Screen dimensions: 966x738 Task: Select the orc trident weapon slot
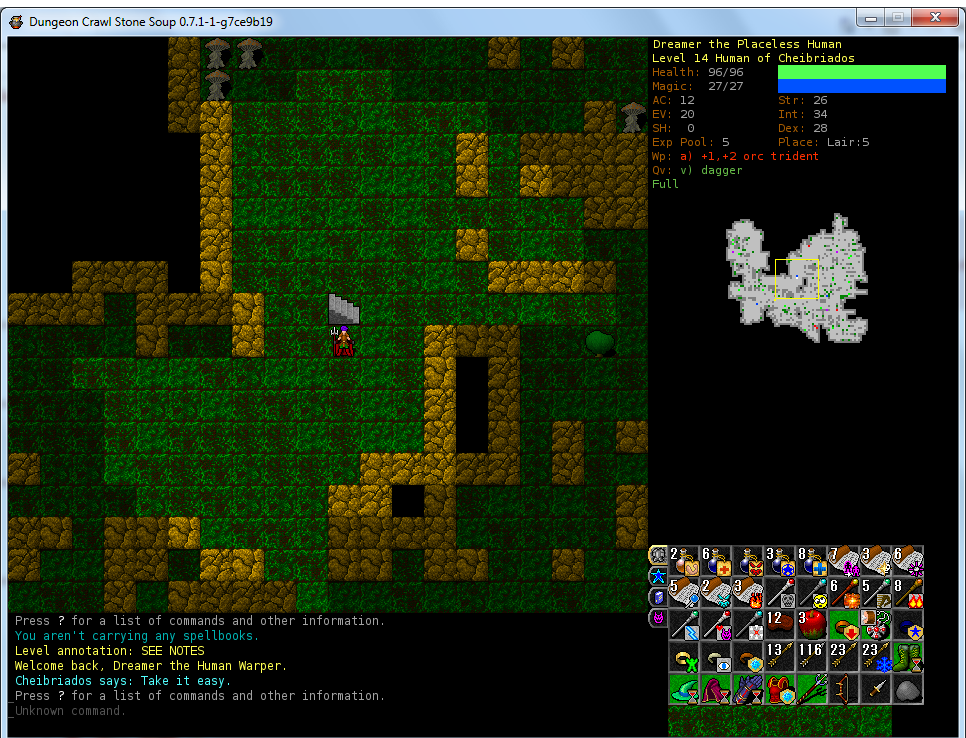[812, 689]
